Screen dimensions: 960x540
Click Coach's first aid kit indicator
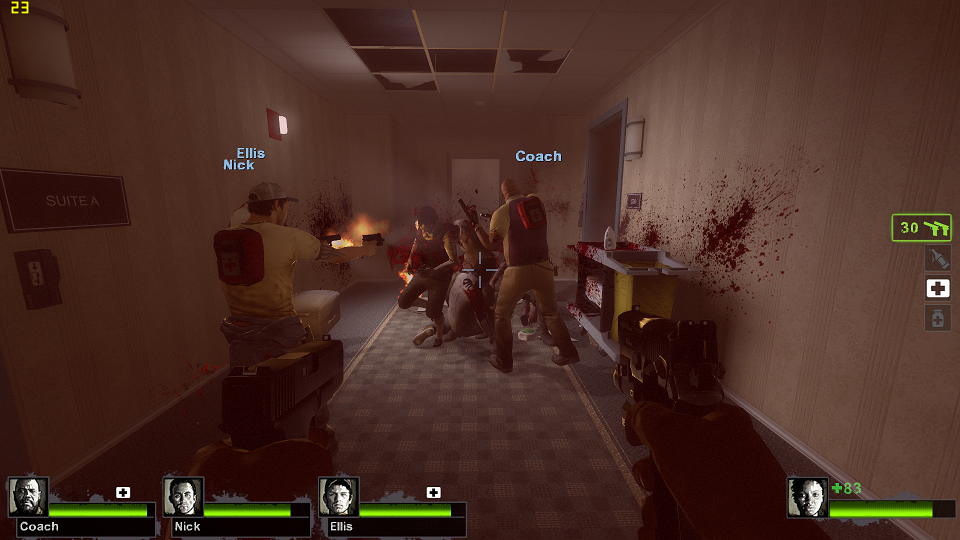click(123, 492)
